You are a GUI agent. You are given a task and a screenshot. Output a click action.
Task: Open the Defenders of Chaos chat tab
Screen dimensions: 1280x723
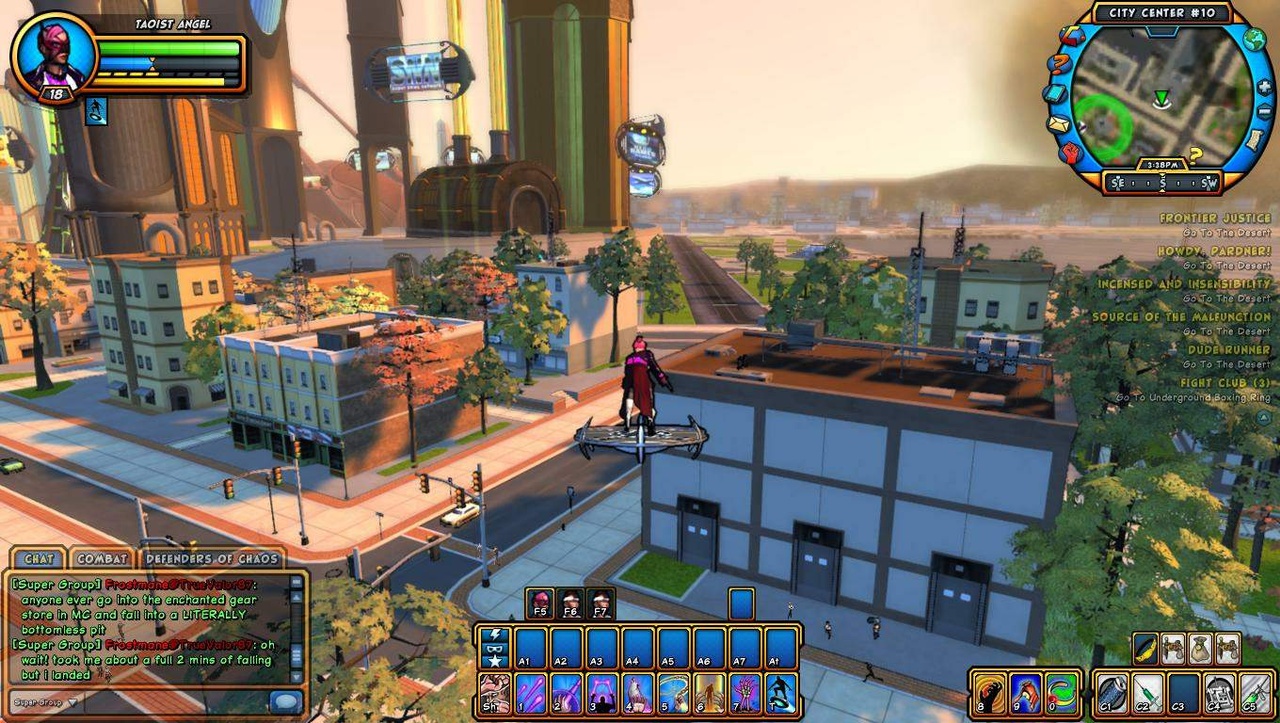pos(212,559)
